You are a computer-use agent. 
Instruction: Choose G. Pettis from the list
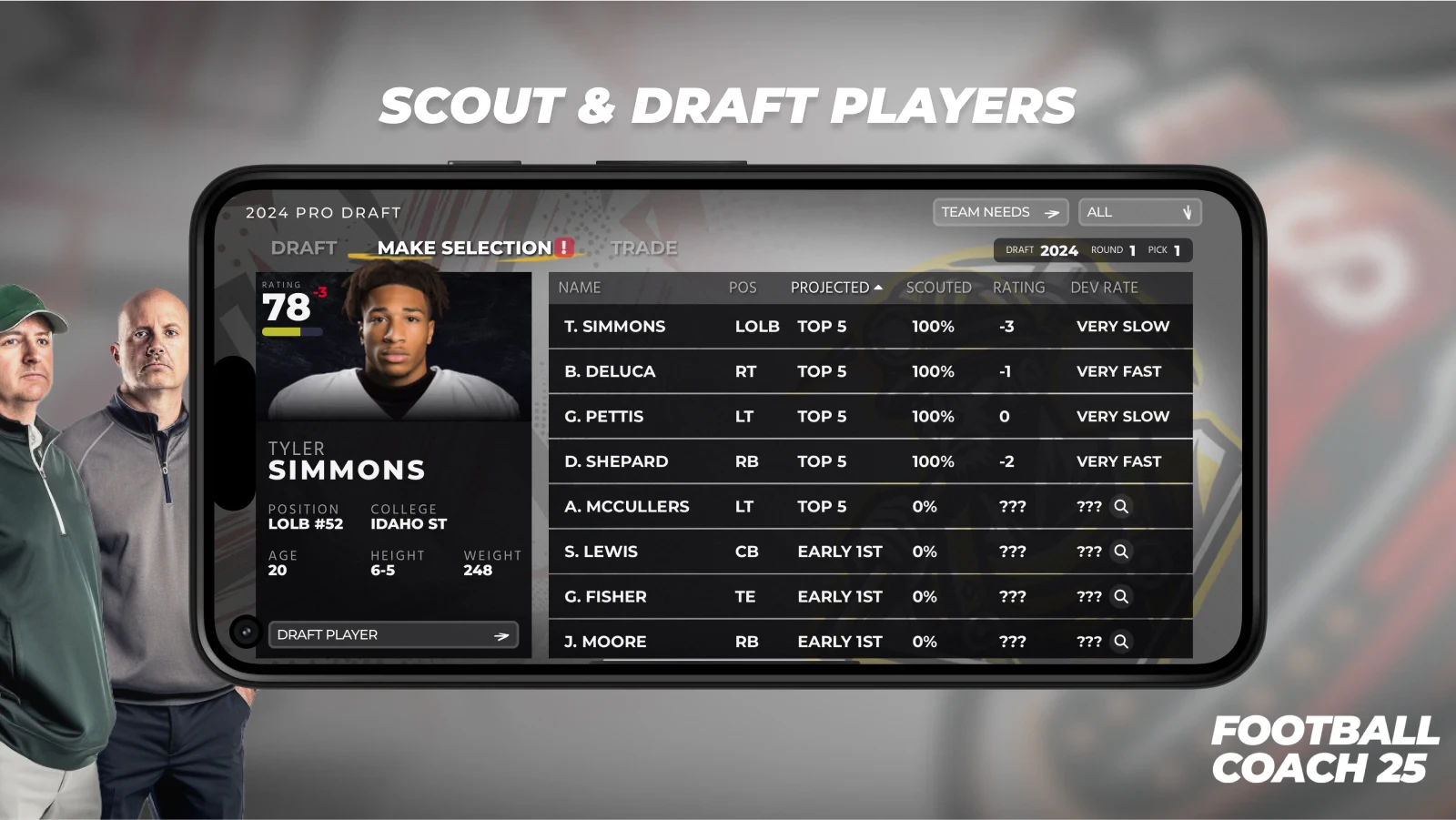[x=869, y=416]
